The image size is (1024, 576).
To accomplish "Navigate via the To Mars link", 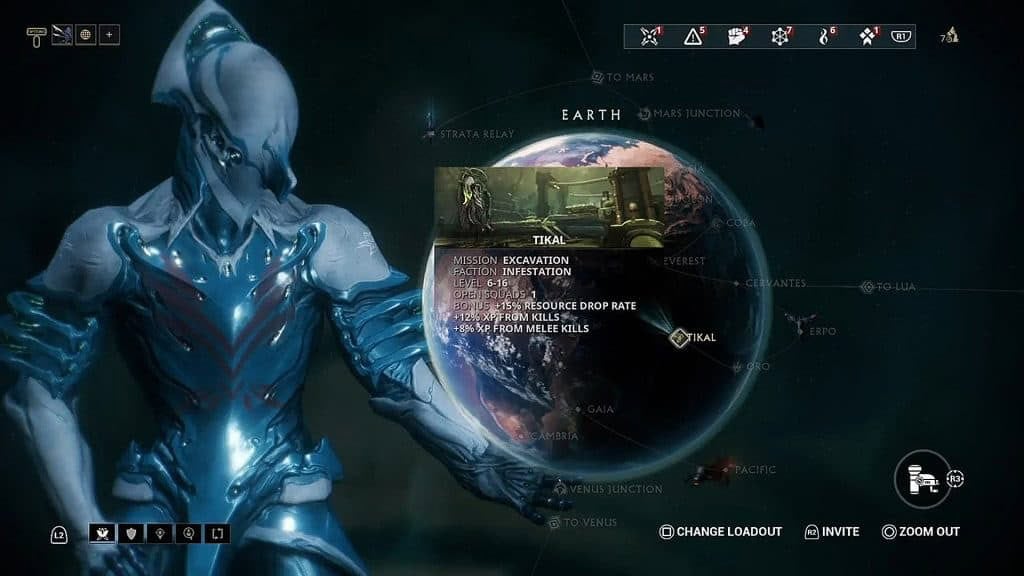I will [x=598, y=77].
